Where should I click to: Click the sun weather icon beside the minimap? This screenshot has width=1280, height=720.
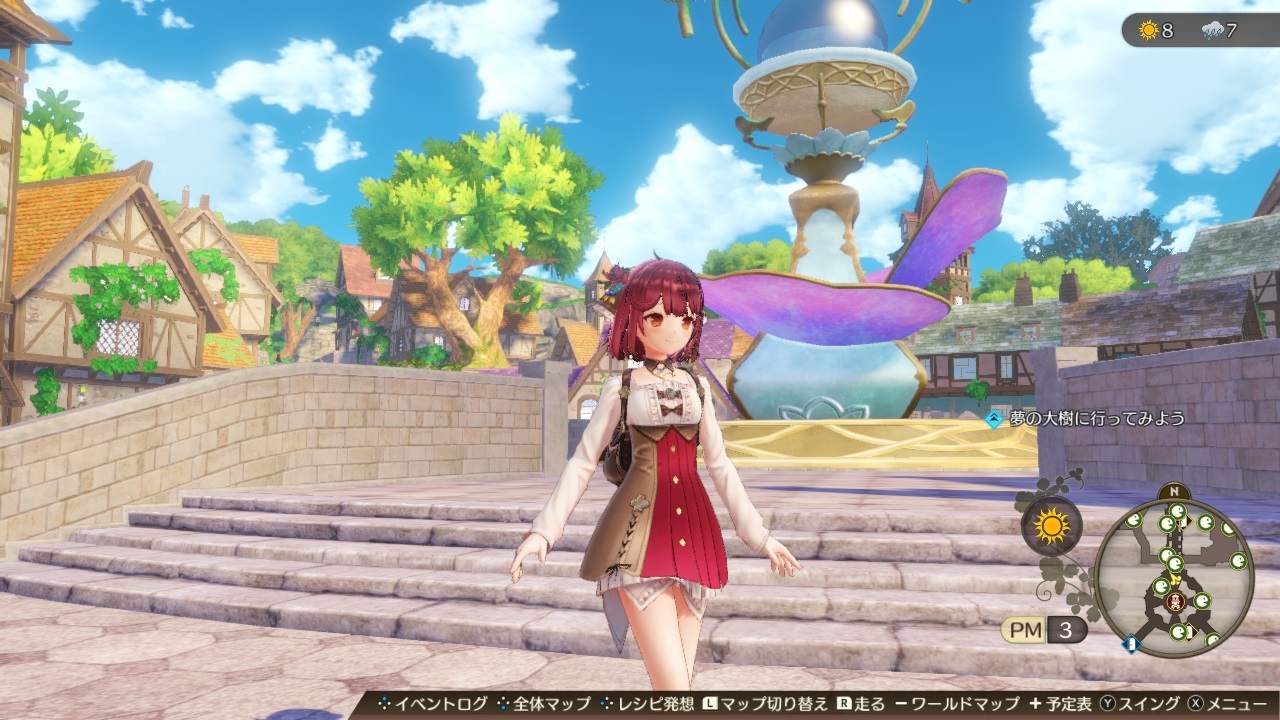(1051, 526)
